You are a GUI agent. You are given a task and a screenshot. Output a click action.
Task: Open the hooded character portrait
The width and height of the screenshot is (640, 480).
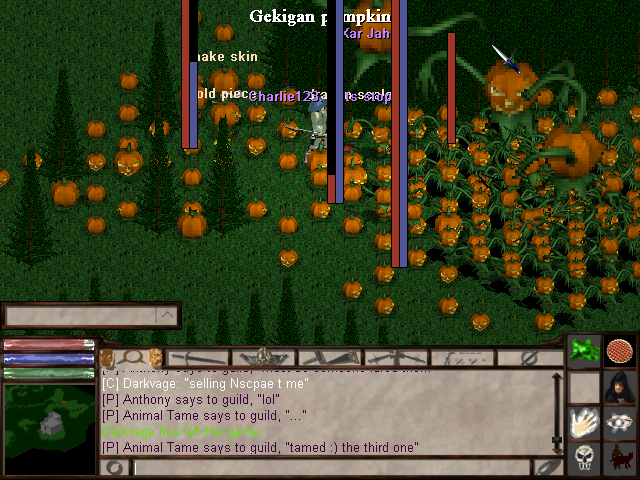tap(620, 387)
